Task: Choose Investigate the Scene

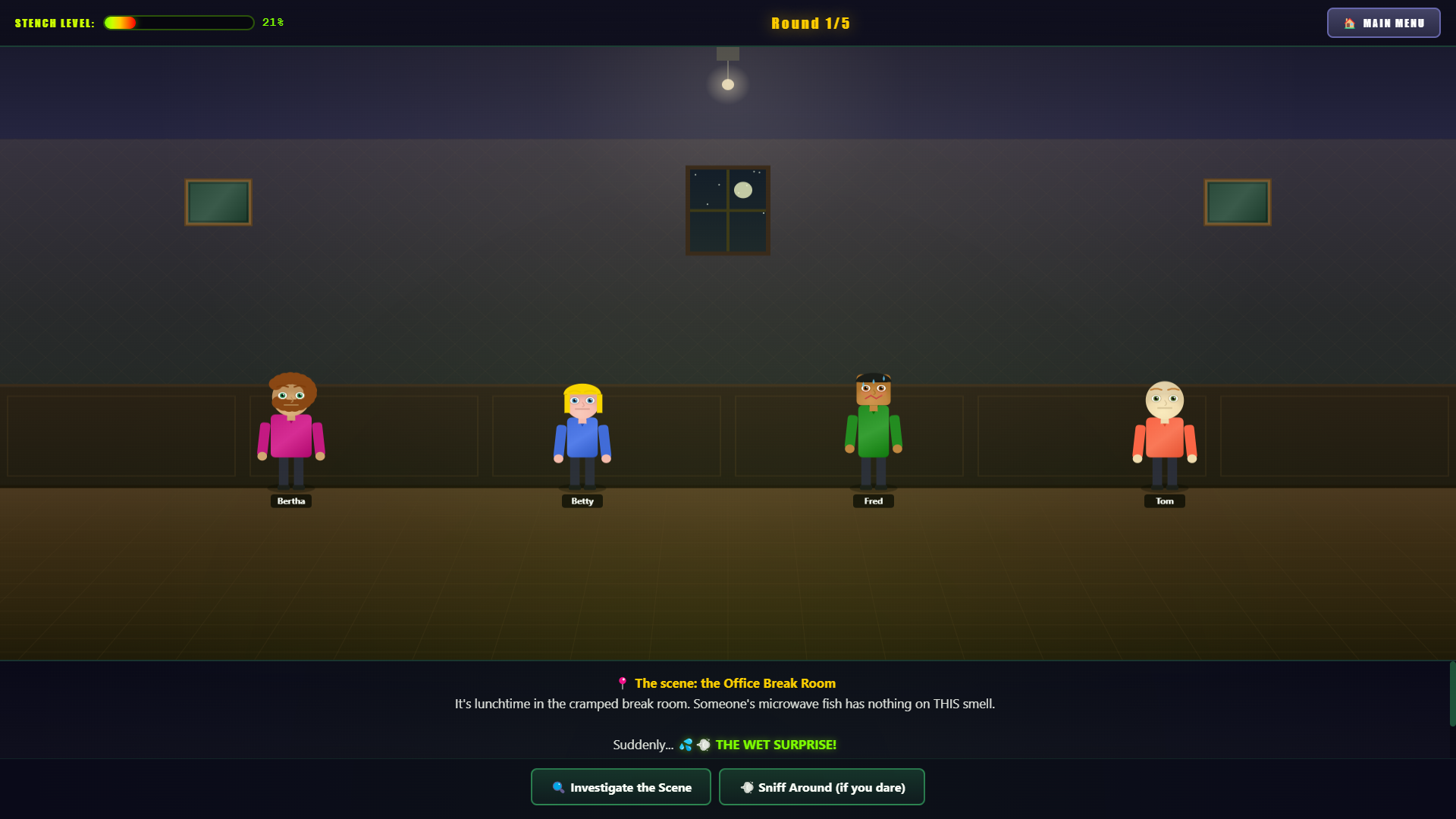Action: tap(620, 787)
